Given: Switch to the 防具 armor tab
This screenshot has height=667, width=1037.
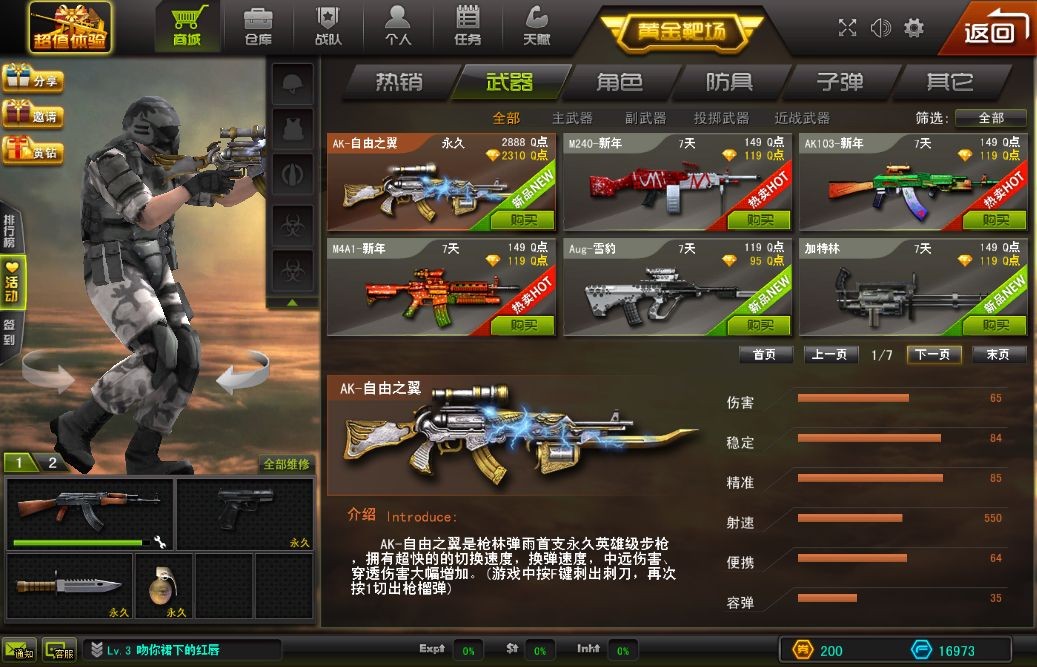Looking at the screenshot, I should point(729,82).
